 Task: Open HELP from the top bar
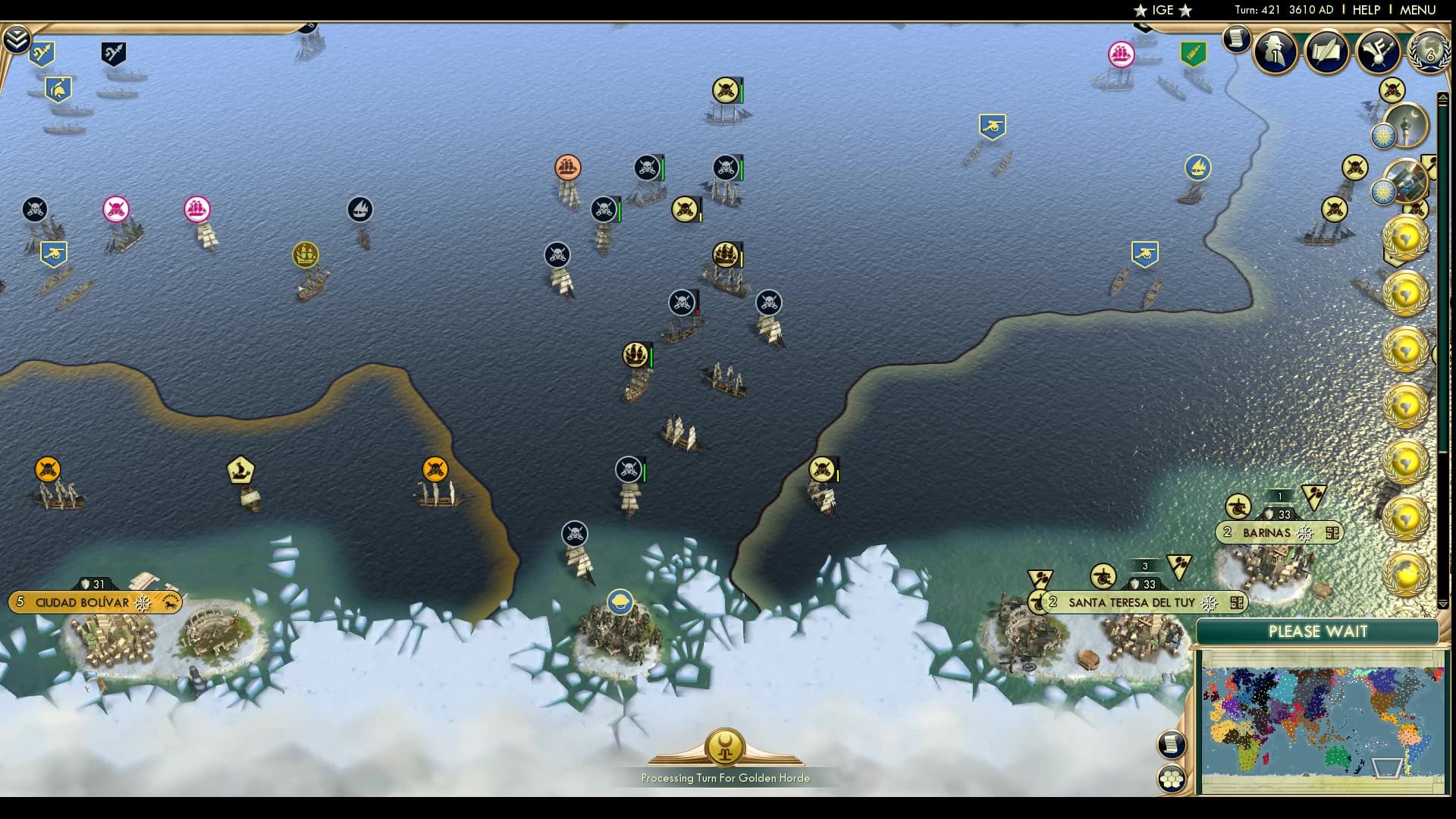pyautogui.click(x=1365, y=10)
